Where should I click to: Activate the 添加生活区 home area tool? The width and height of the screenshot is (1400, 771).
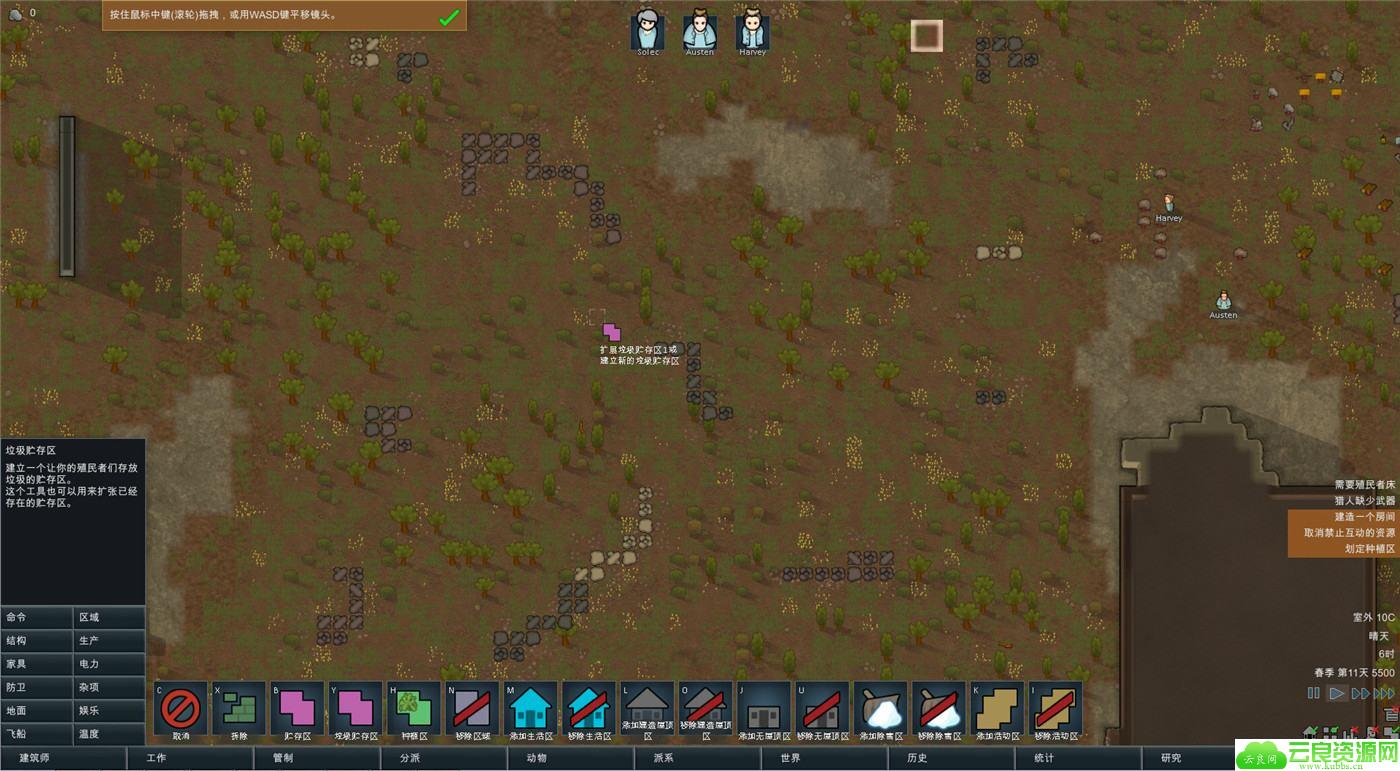tap(530, 708)
